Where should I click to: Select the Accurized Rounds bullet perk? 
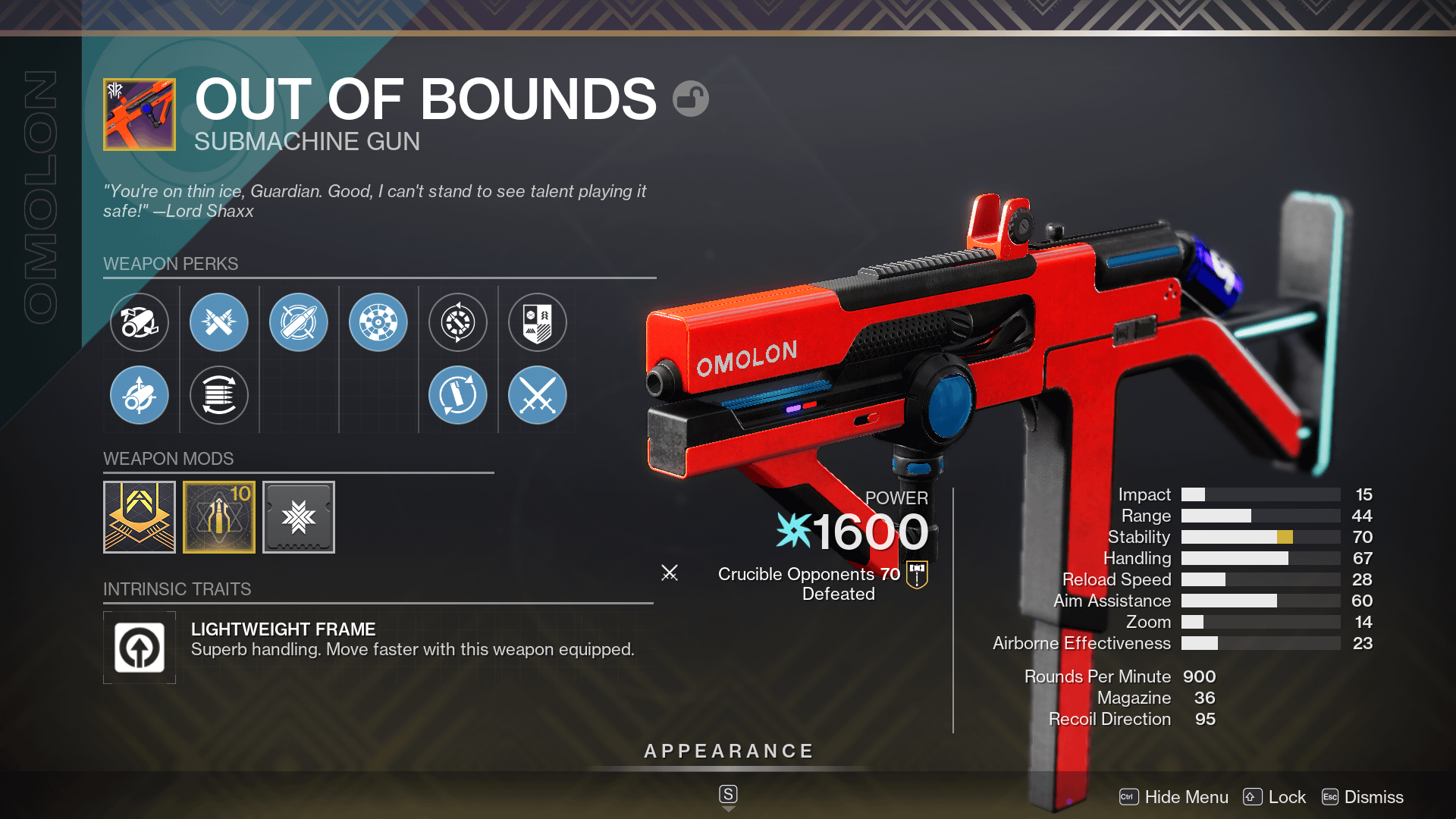coord(299,322)
